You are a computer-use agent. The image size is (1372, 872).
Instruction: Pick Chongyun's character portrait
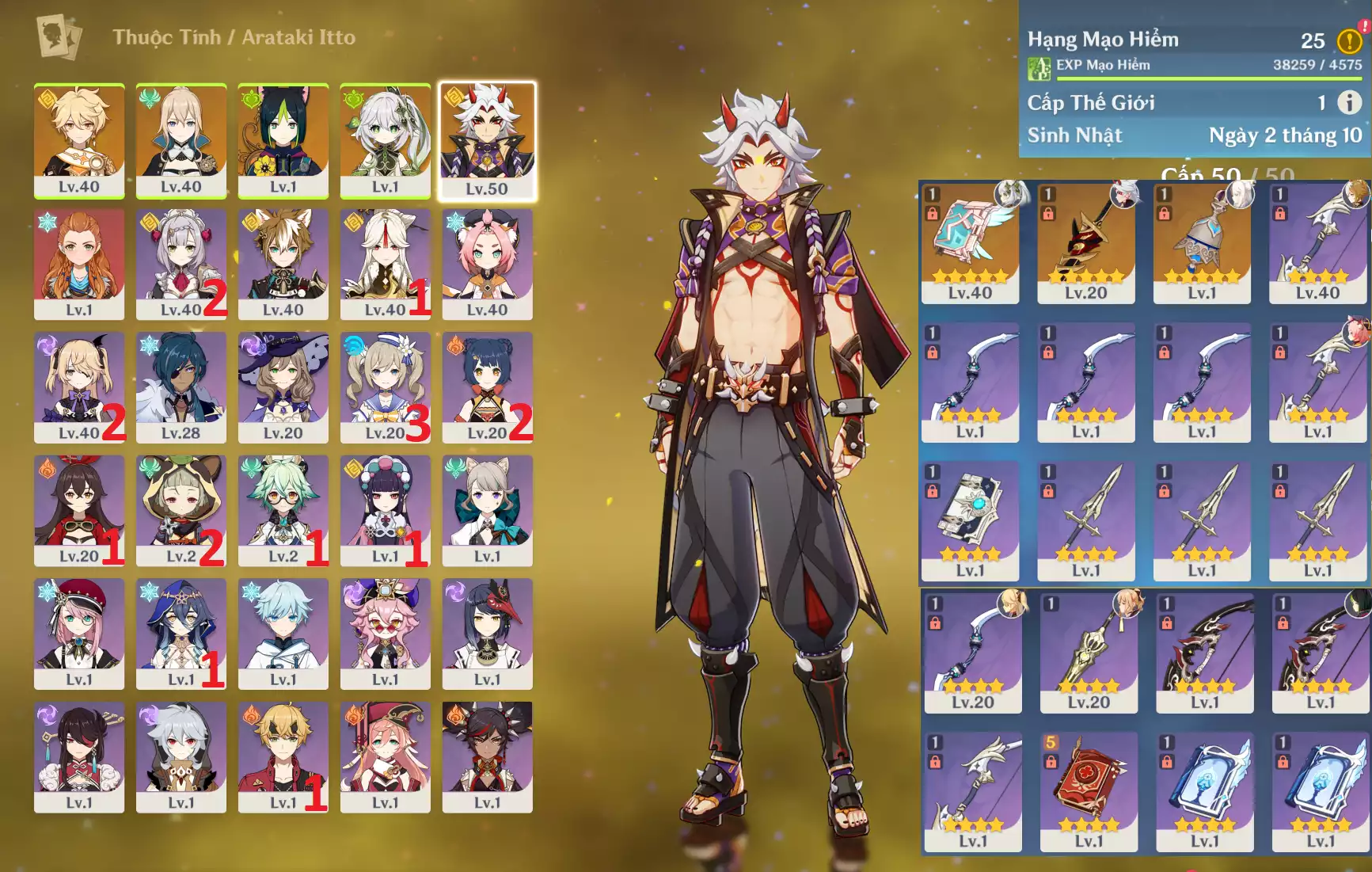(283, 633)
